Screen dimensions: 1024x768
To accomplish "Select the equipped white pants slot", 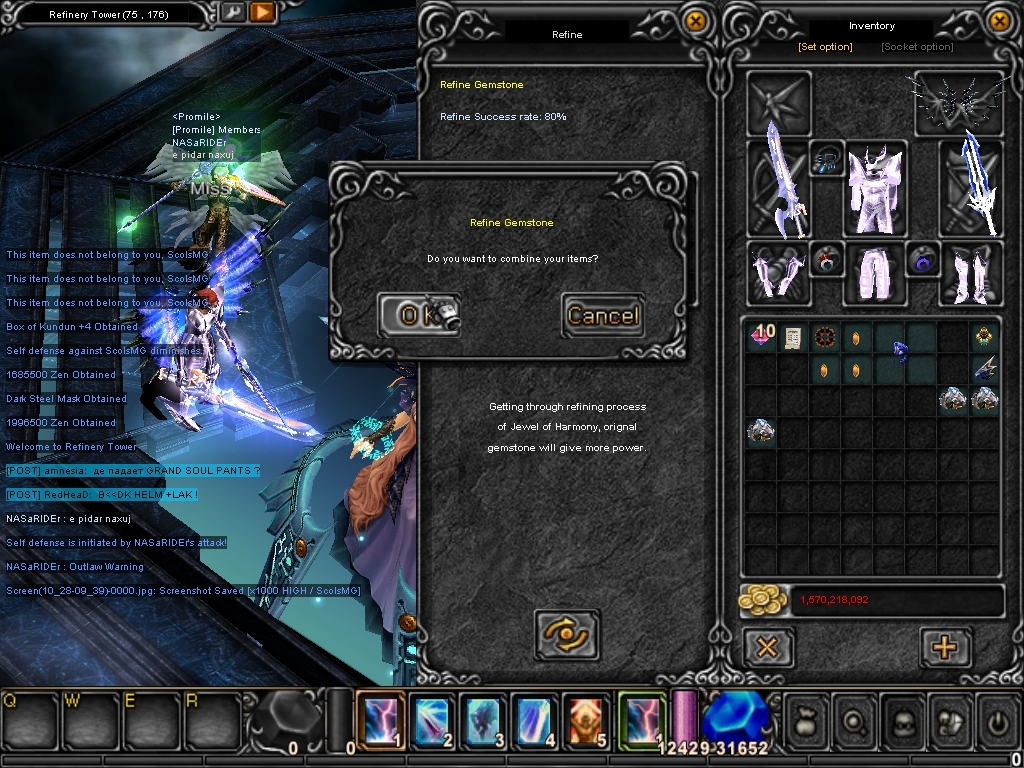I will [873, 273].
